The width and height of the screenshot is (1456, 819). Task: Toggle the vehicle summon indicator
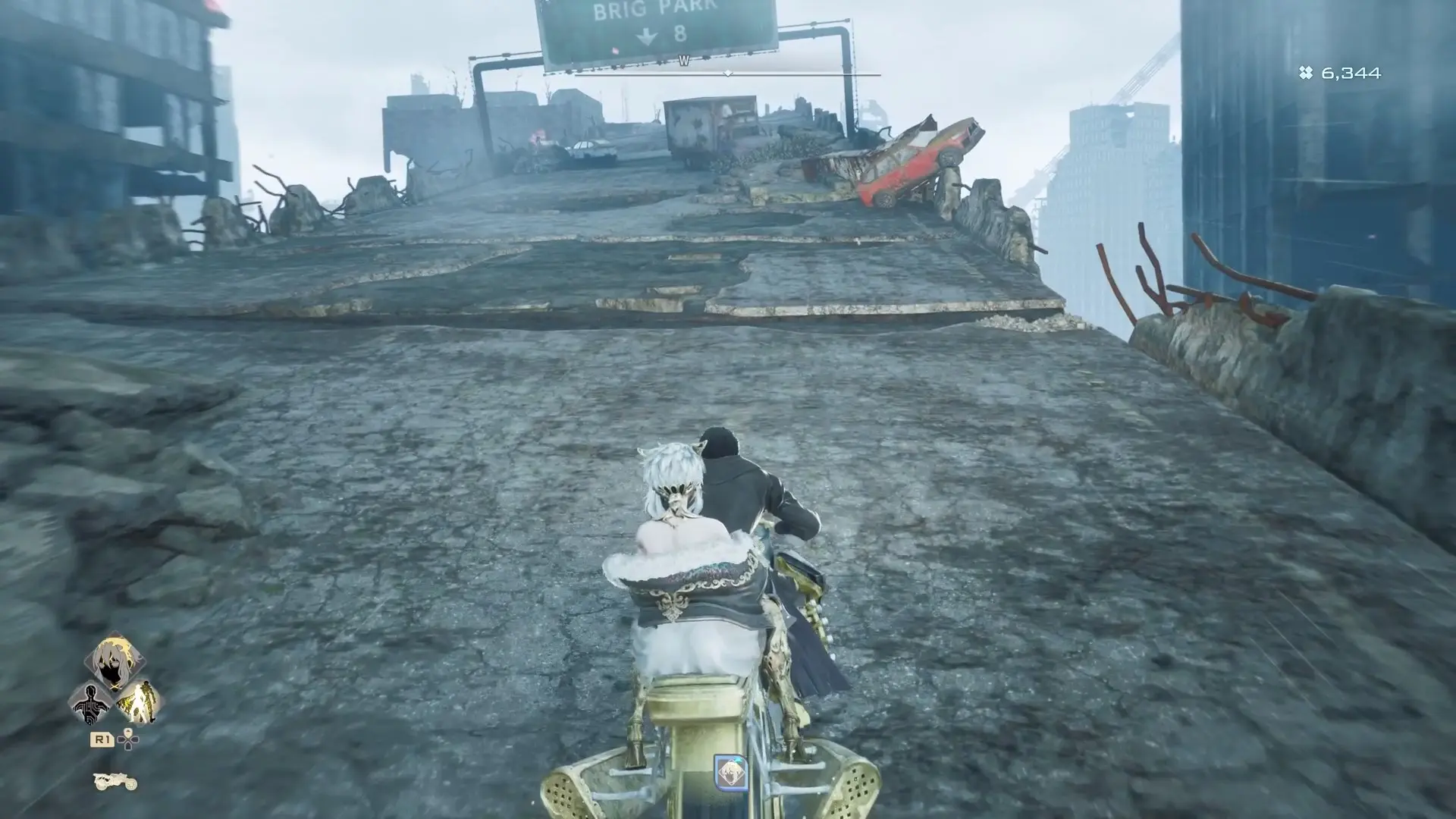(115, 782)
